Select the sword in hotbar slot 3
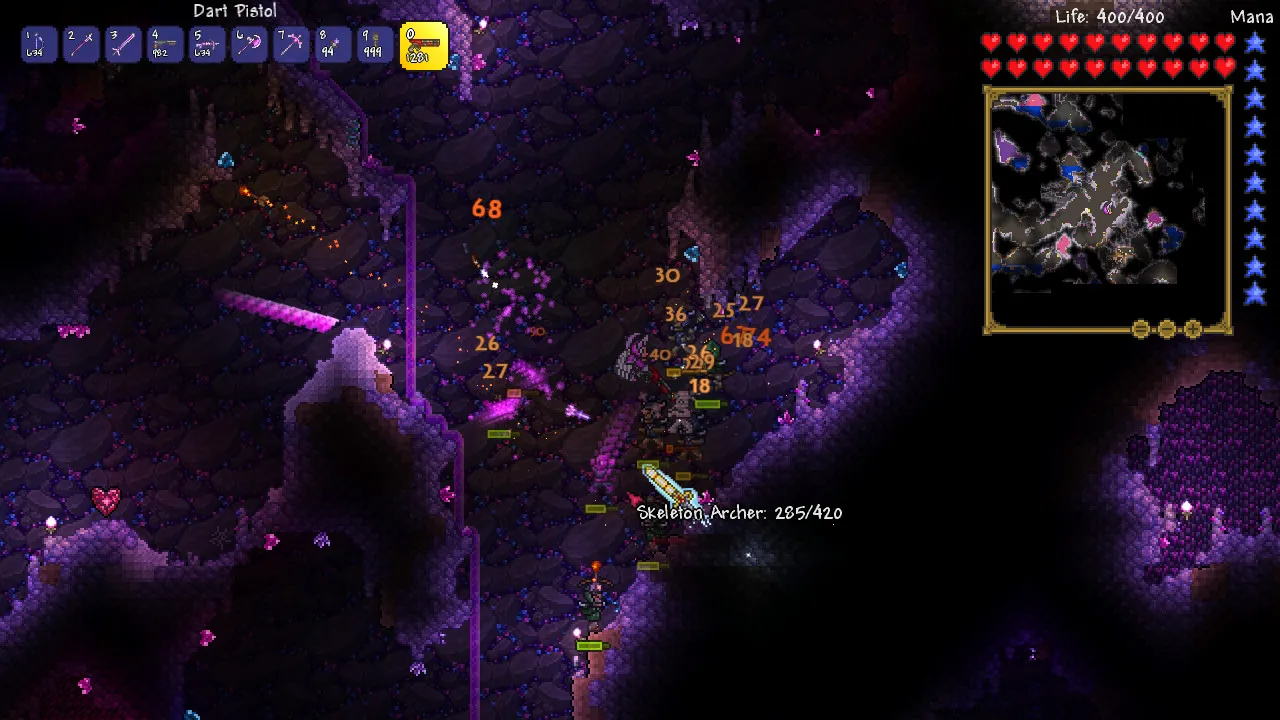 click(123, 45)
